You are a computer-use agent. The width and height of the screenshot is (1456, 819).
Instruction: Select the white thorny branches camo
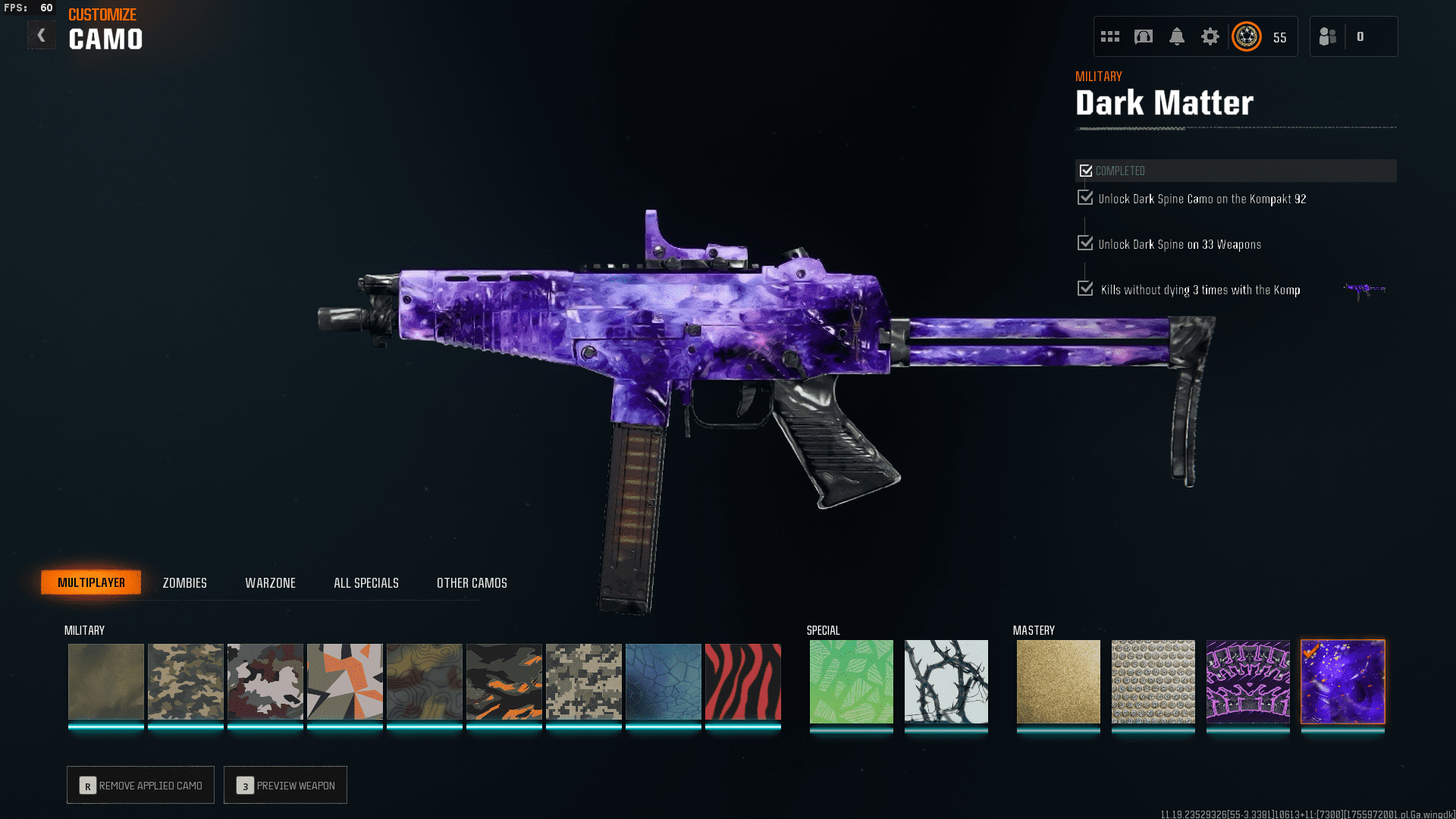tap(946, 681)
